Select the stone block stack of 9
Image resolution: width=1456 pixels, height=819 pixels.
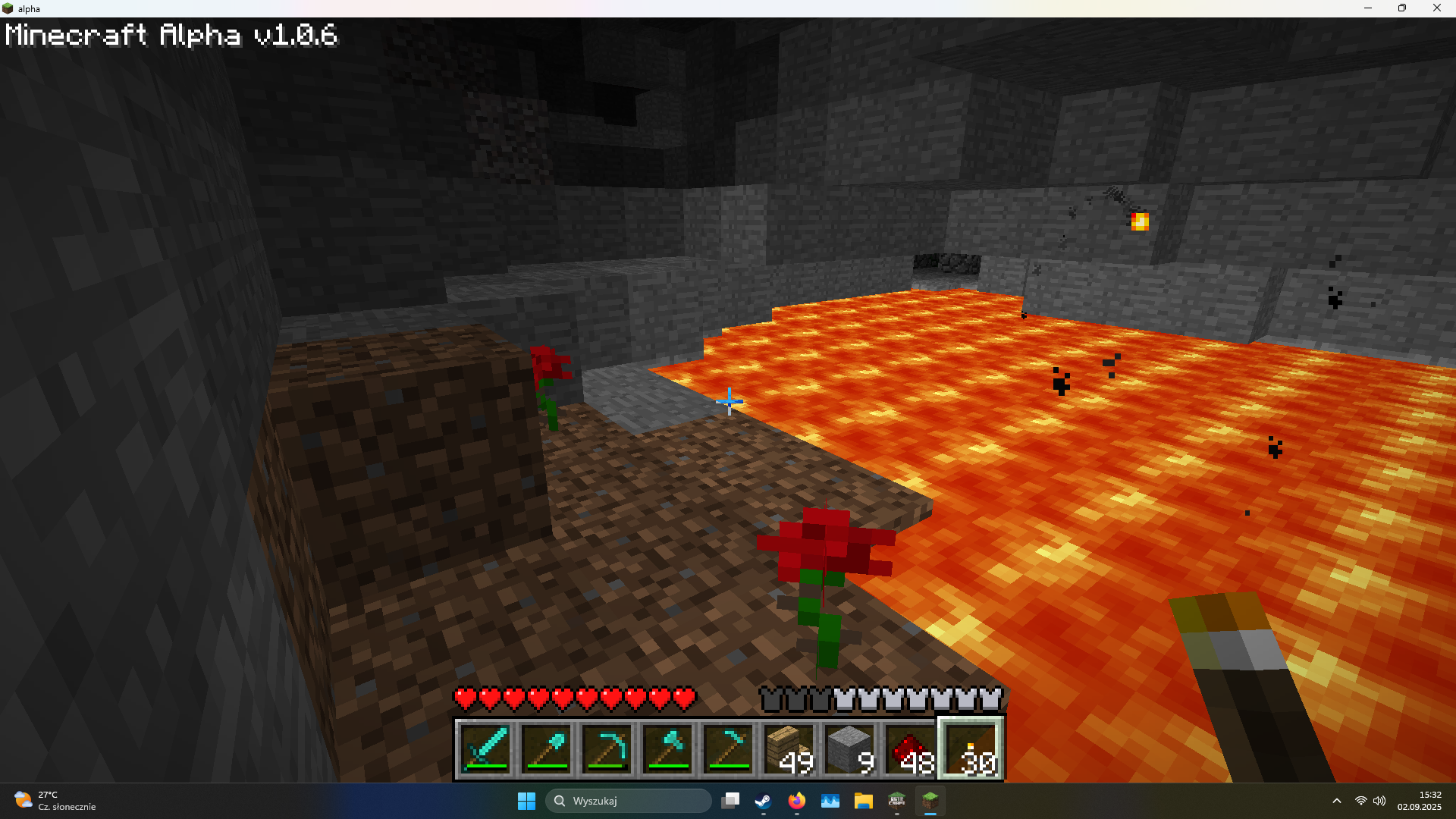point(850,748)
